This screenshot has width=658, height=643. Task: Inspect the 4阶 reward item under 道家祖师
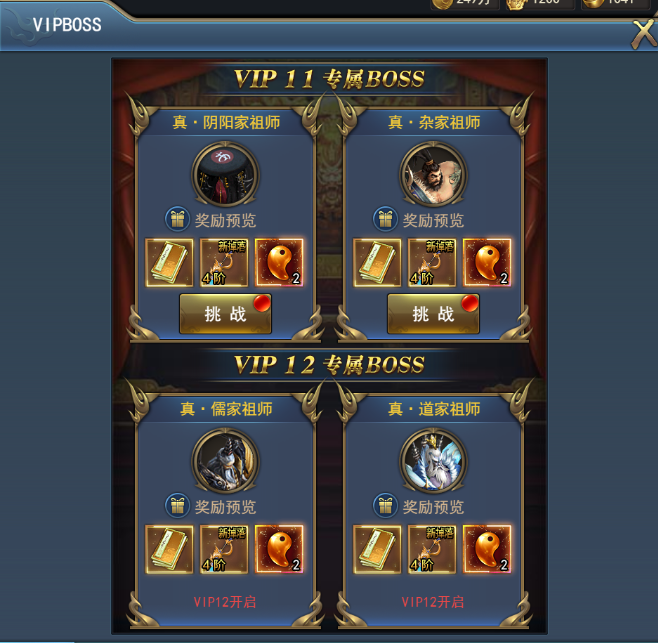[433, 549]
